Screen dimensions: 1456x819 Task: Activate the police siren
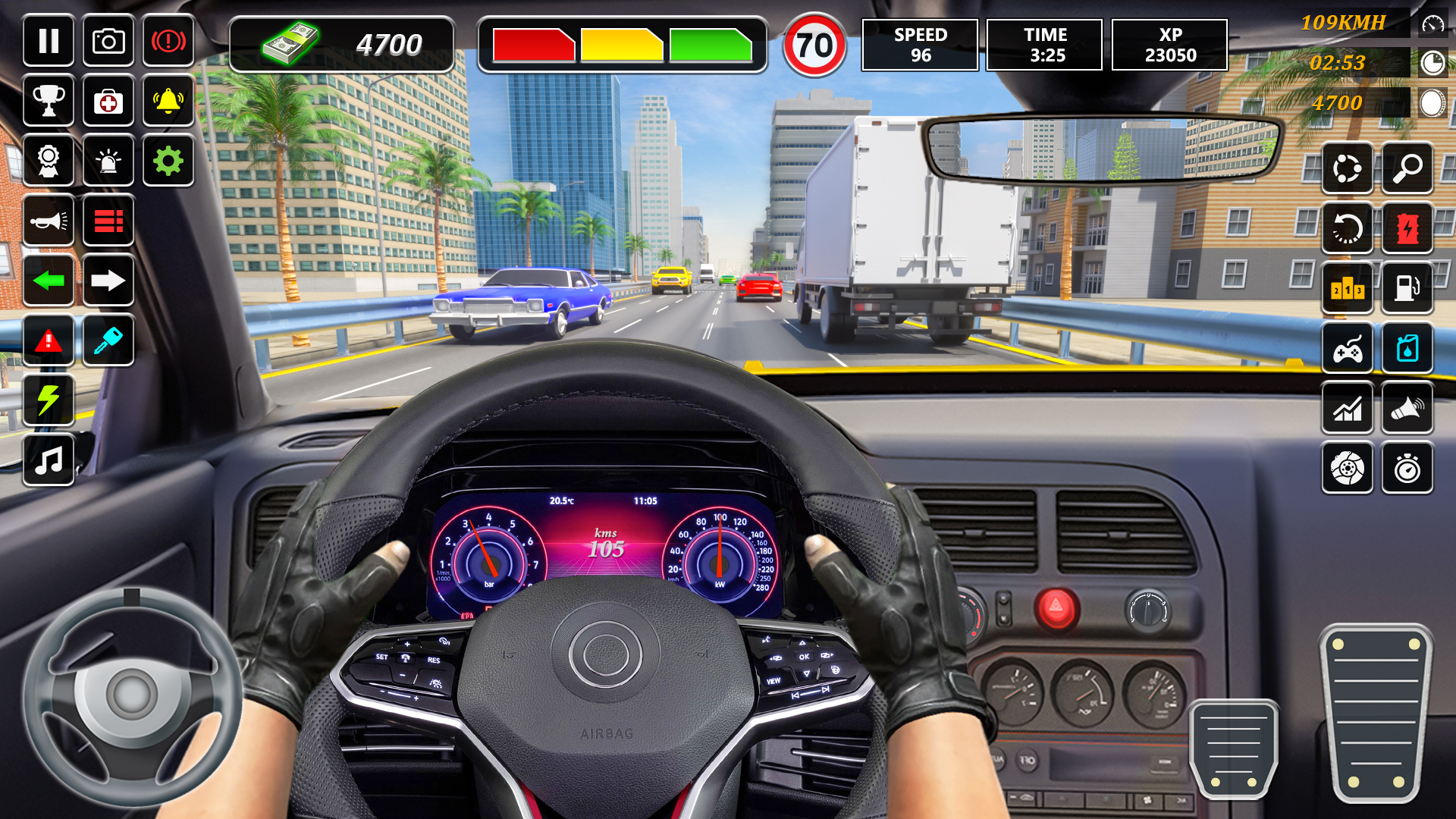click(108, 161)
